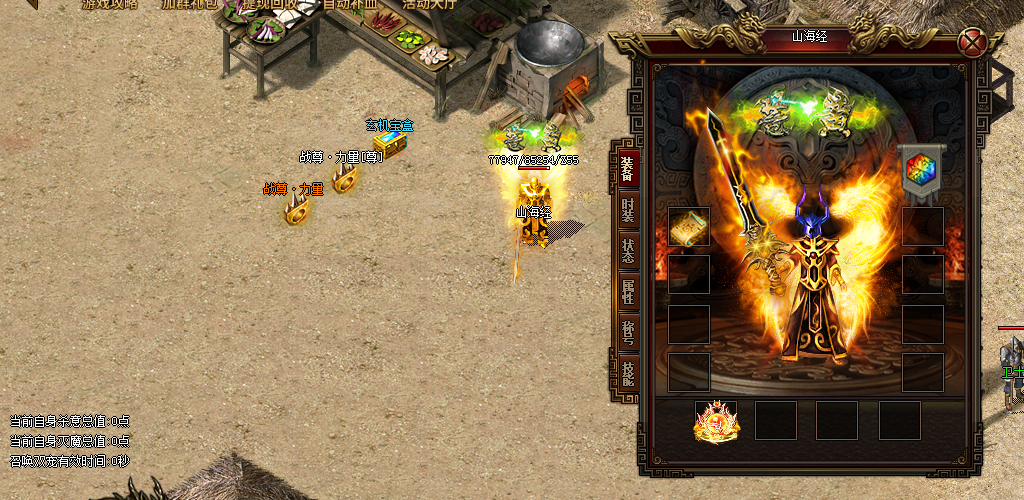Image resolution: width=1024 pixels, height=500 pixels.
Task: Click the rainbow gem banner icon
Action: pos(921,168)
